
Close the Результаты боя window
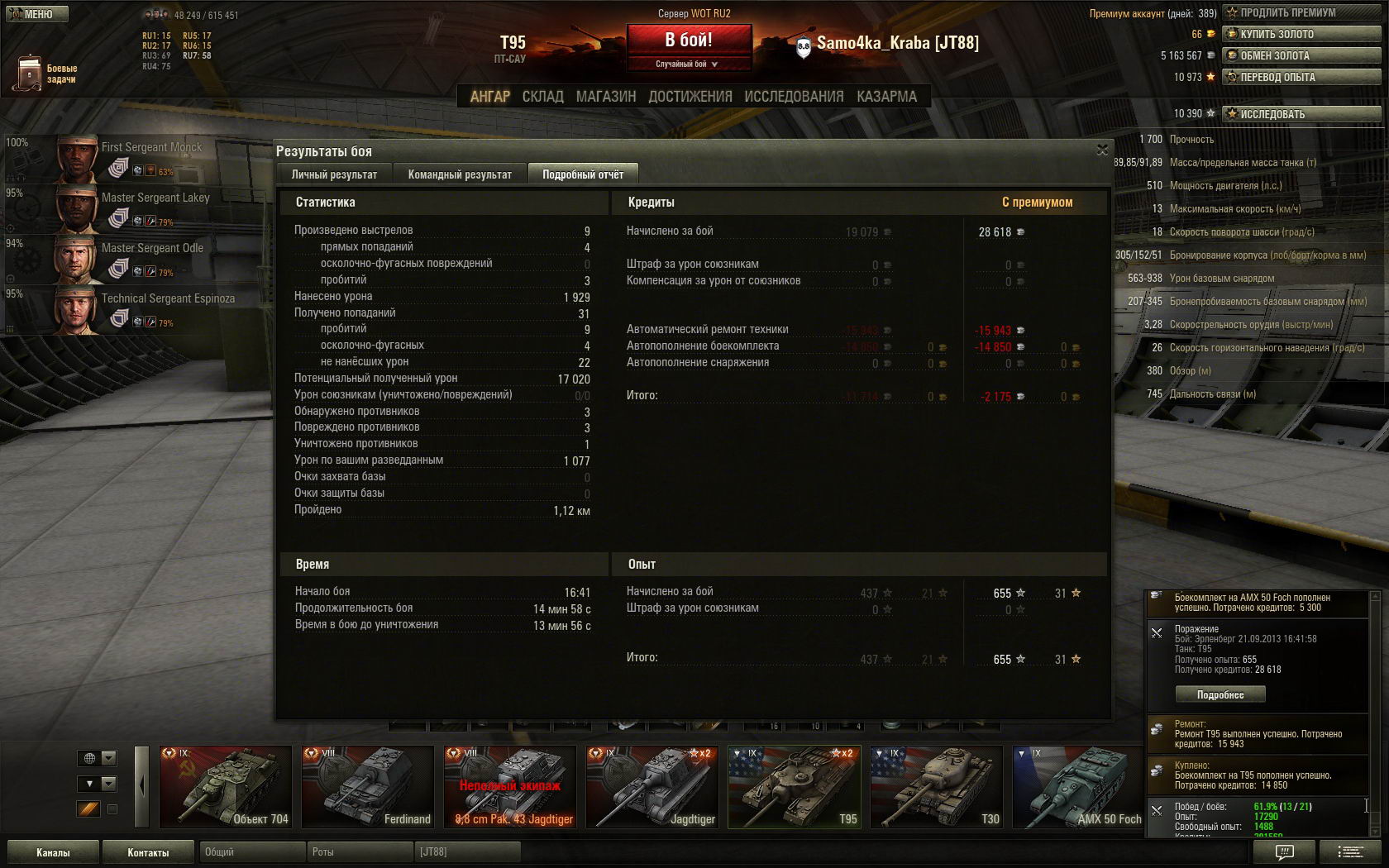pos(1102,150)
